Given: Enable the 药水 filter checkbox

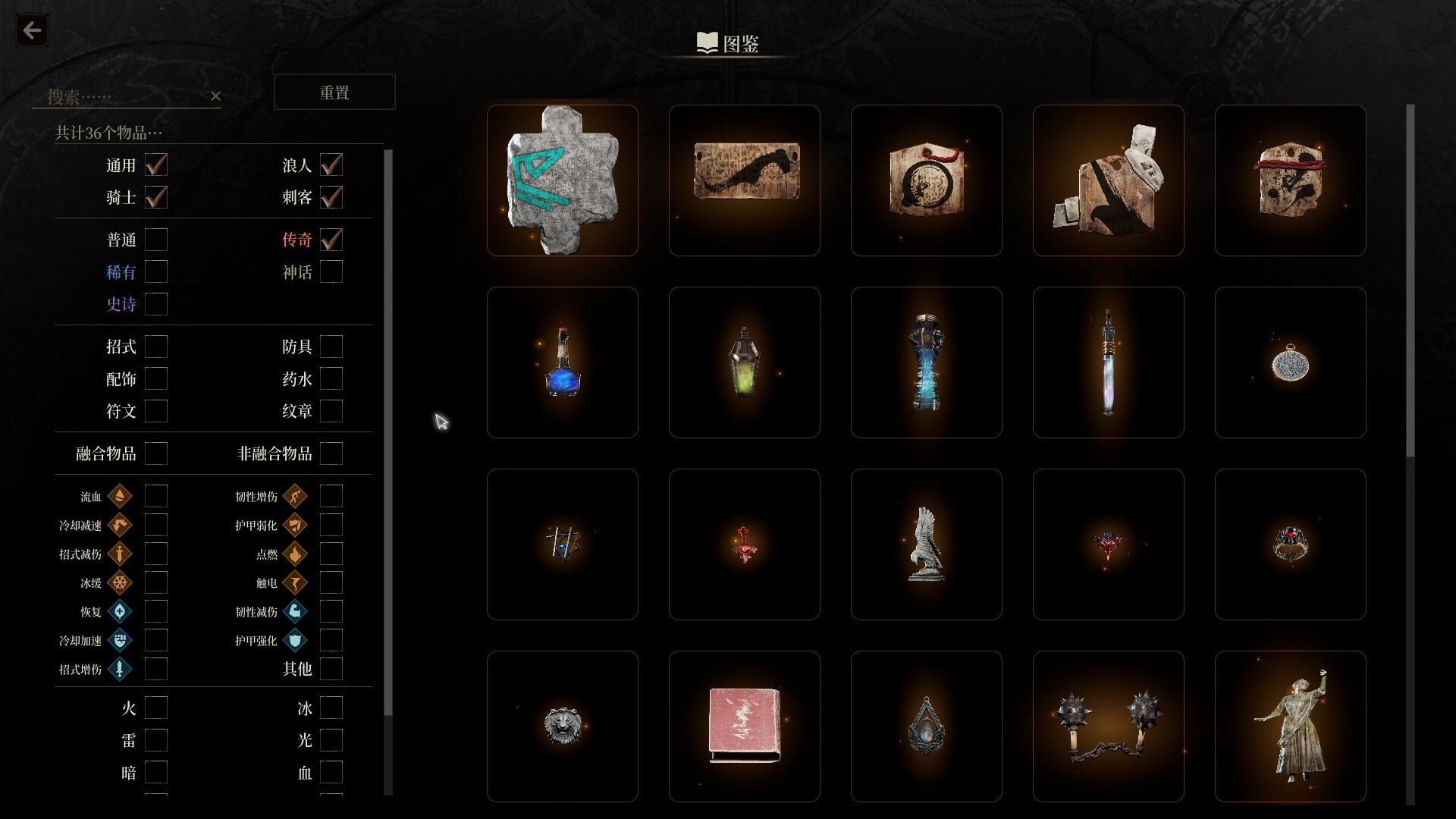Looking at the screenshot, I should tap(331, 378).
